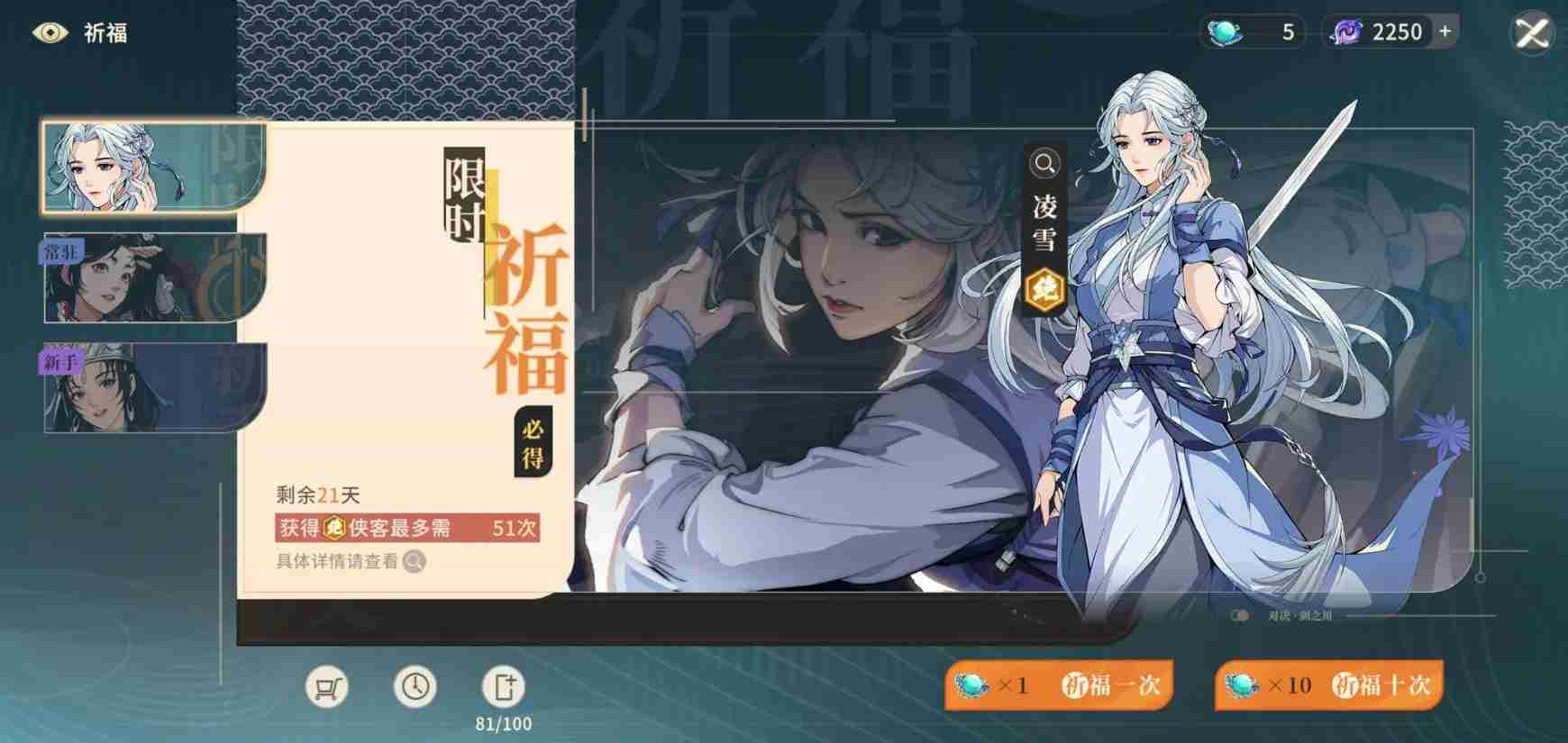Click the share icon above the 81/100 counter
Viewport: 1568px width, 743px height.
coord(503,686)
